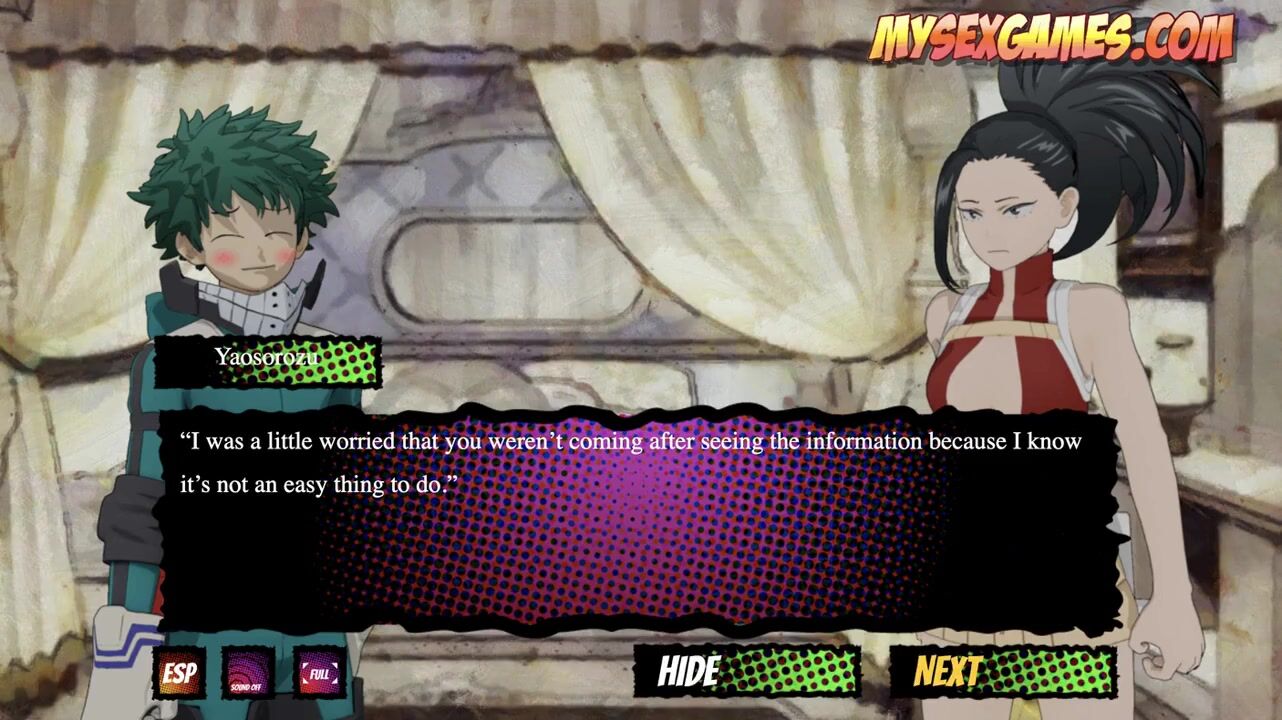Image resolution: width=1282 pixels, height=720 pixels.
Task: Enter fullscreen with the FULL button
Action: (319, 673)
